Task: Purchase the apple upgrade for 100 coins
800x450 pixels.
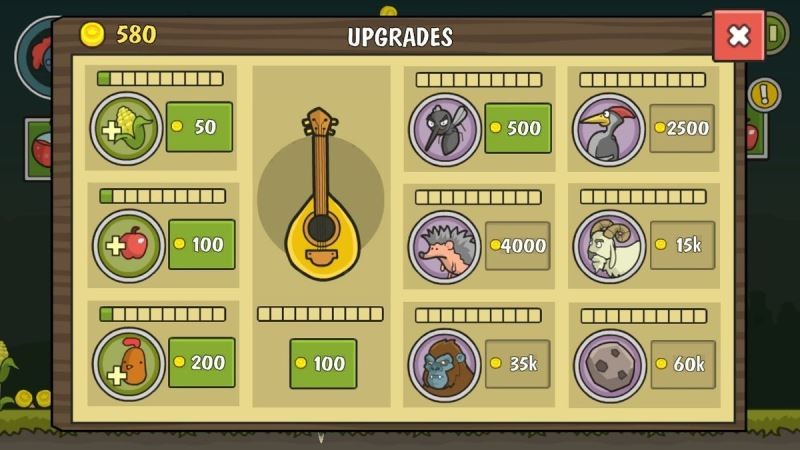Action: pyautogui.click(x=201, y=244)
